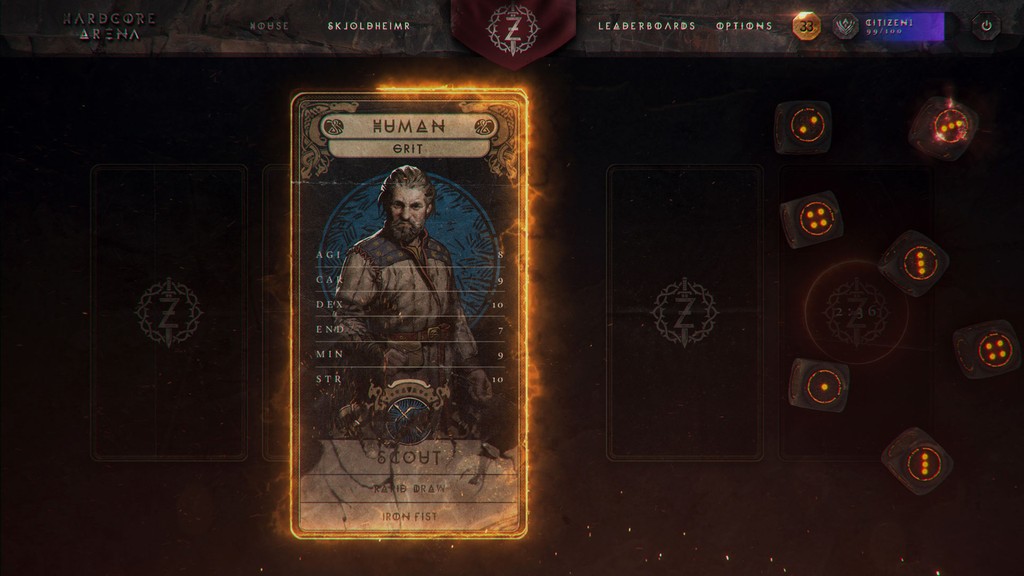
Task: Open the Citizen1 player profile panel
Action: click(x=888, y=26)
